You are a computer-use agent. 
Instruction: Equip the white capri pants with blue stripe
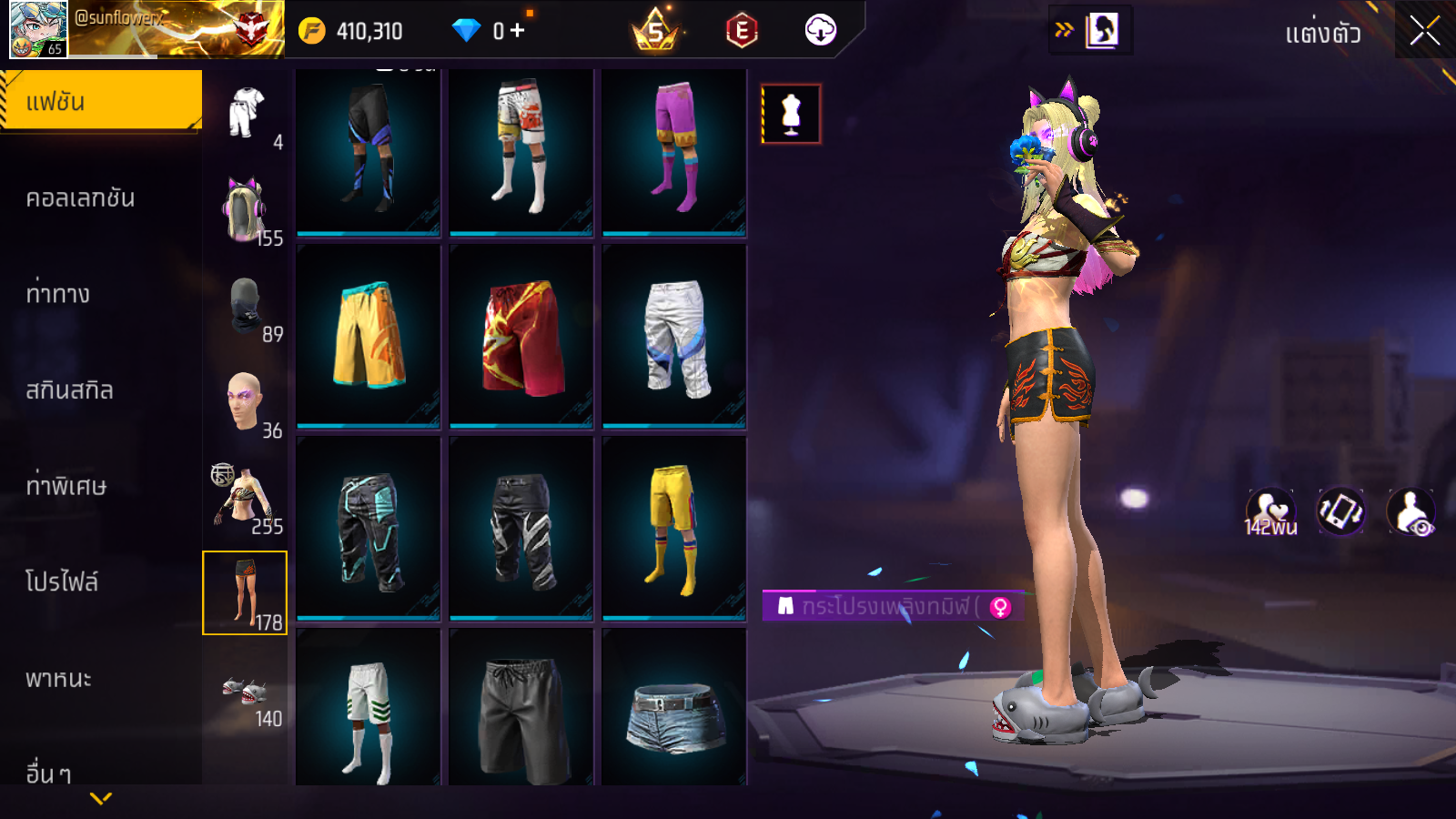click(674, 335)
